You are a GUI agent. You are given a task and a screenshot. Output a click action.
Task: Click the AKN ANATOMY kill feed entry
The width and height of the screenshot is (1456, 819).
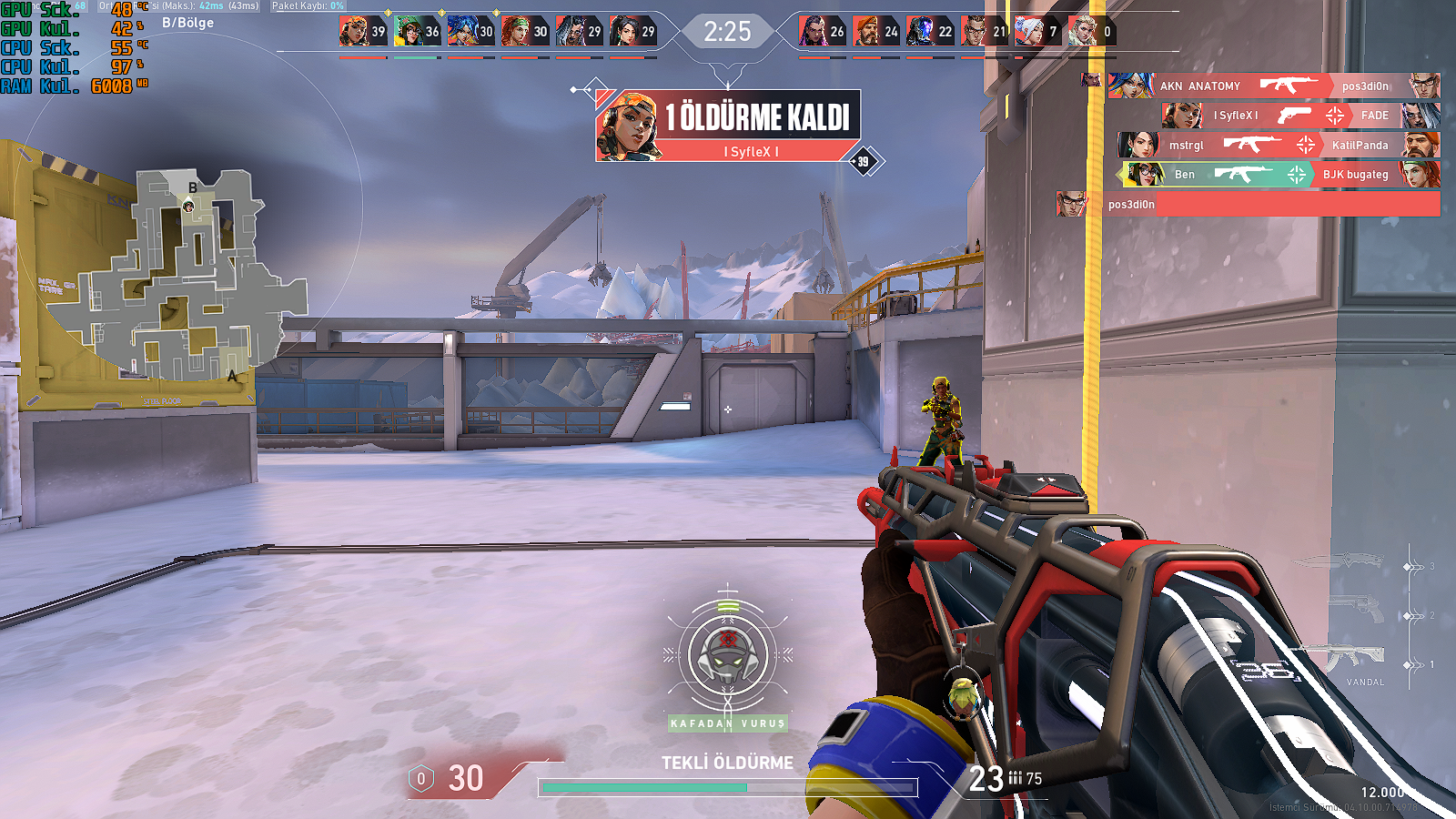[x=1274, y=86]
